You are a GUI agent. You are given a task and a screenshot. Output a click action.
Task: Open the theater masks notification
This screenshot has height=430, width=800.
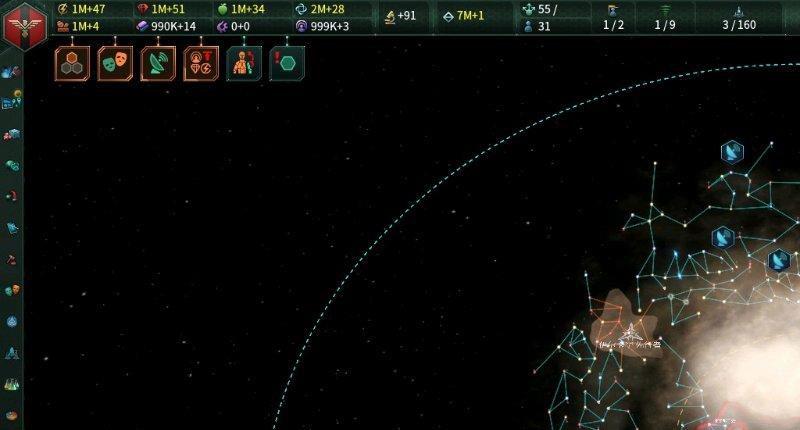point(115,63)
